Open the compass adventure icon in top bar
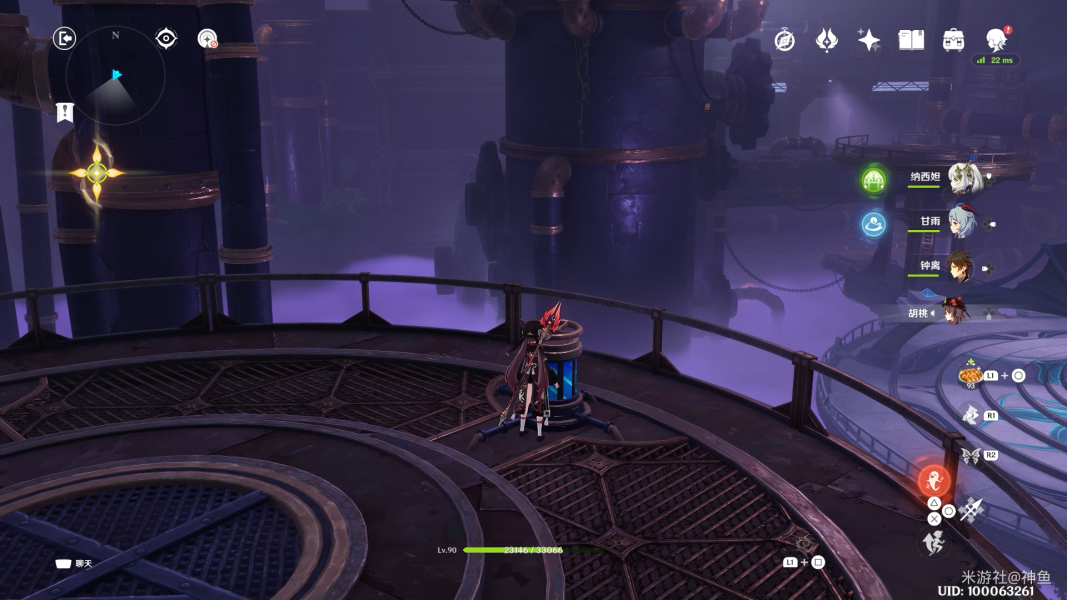This screenshot has width=1067, height=600. (785, 40)
